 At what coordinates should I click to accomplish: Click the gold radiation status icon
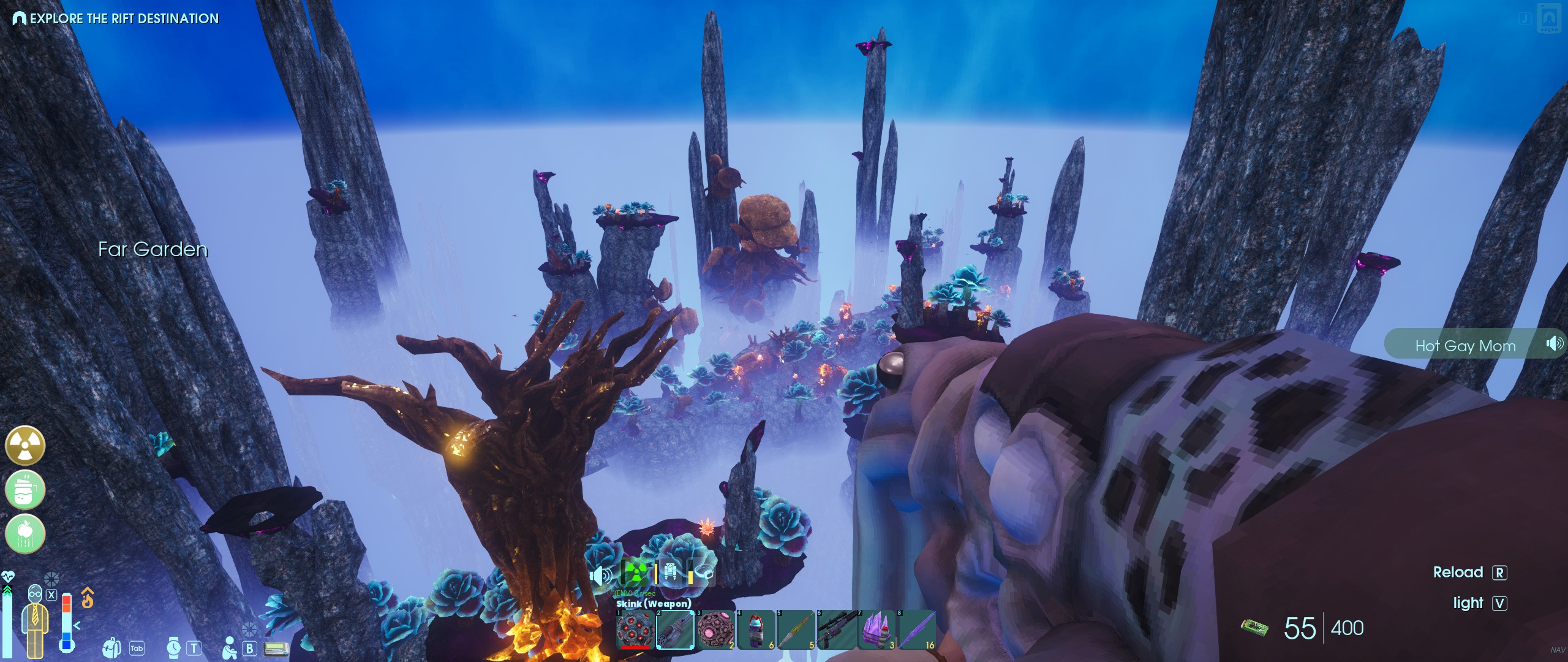[x=25, y=446]
